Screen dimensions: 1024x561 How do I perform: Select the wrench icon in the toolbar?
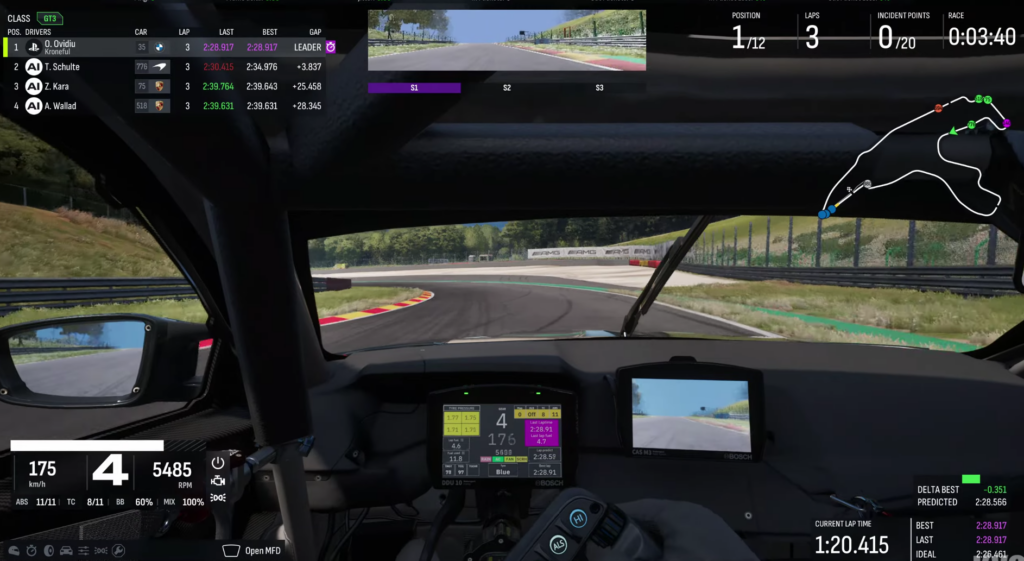[118, 550]
